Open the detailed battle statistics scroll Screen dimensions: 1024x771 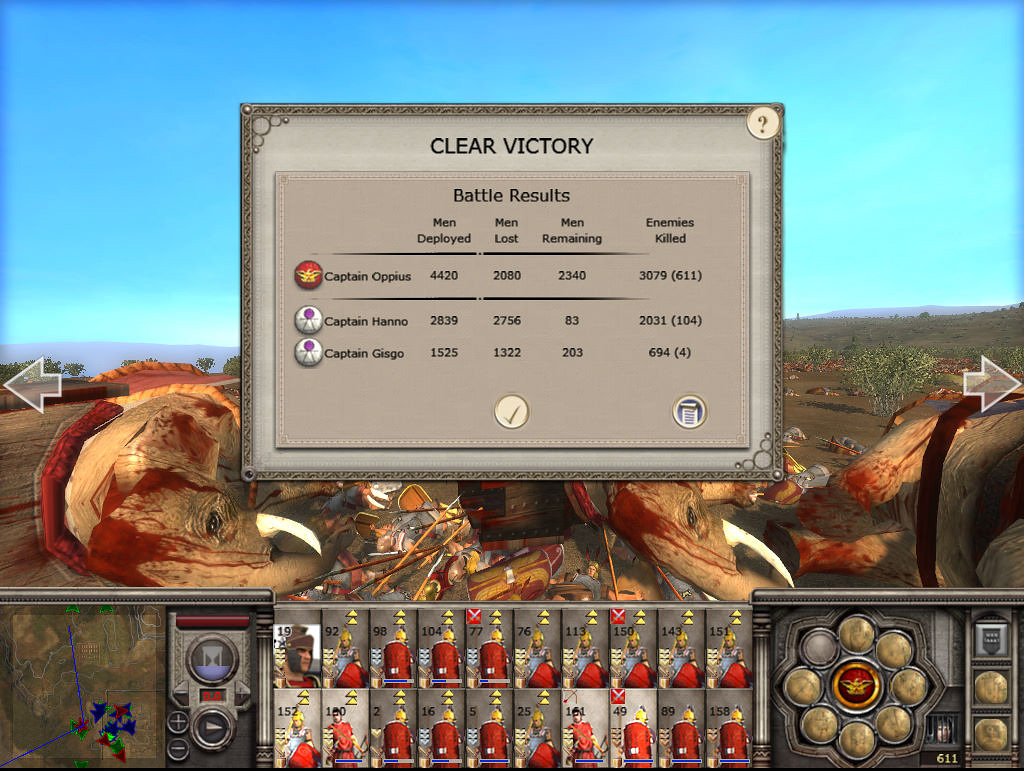(689, 411)
